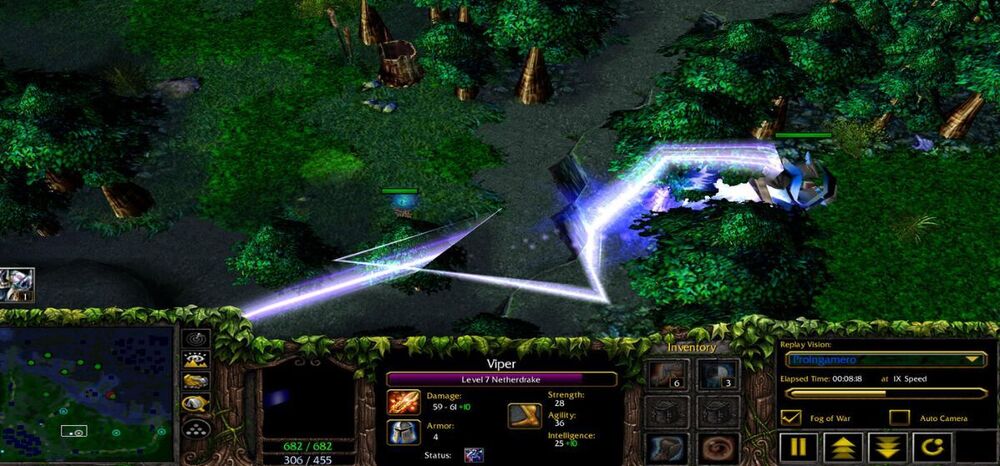Click the formation toggle button beside minimap
This screenshot has width=1000, height=466.
coord(197,427)
